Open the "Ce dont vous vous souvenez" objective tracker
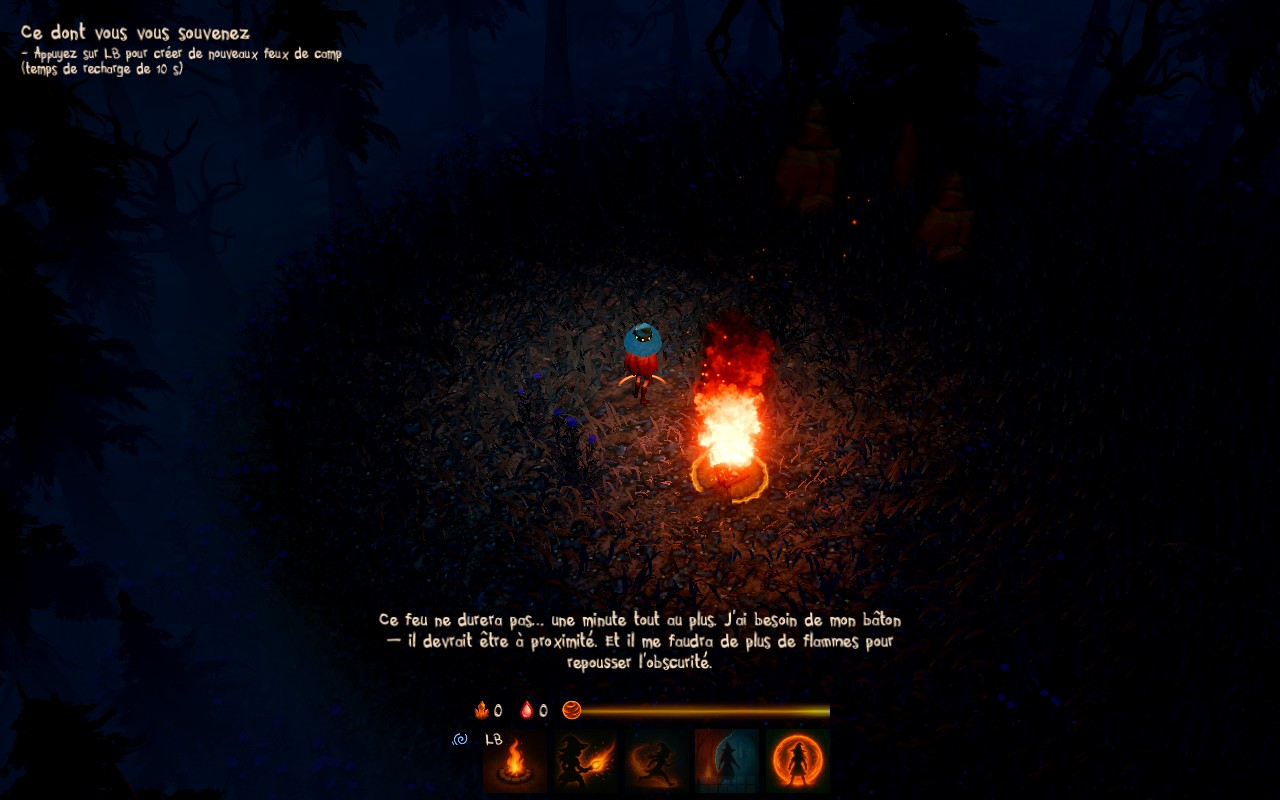1280x800 pixels. click(135, 33)
